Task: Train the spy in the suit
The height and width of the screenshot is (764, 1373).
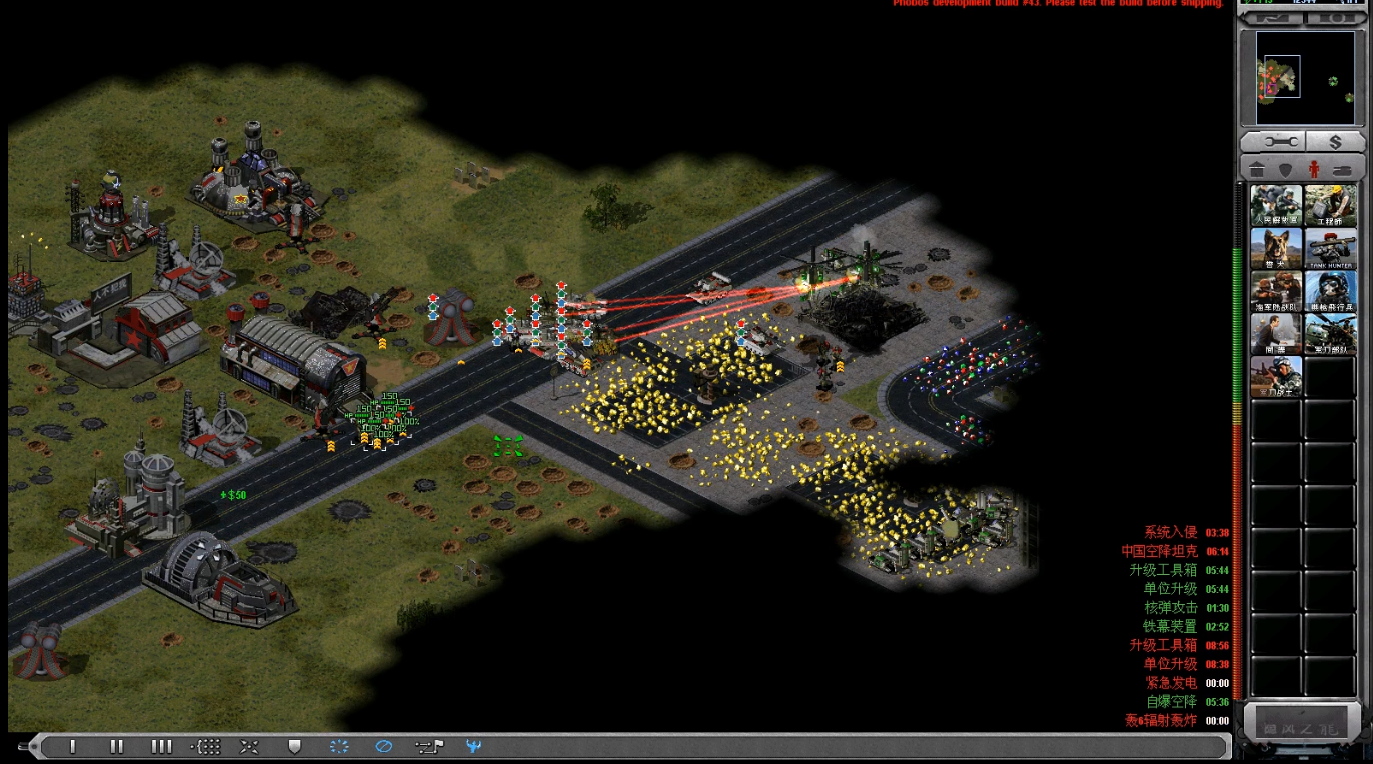Action: coord(1276,334)
